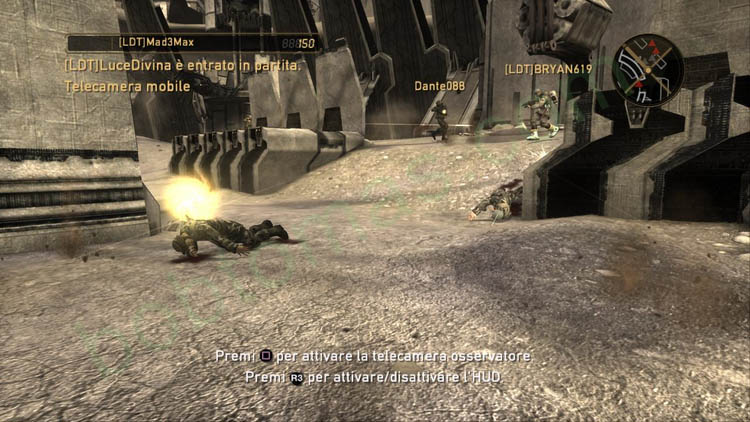
Task: Click the circular minimap radar
Action: coord(648,70)
